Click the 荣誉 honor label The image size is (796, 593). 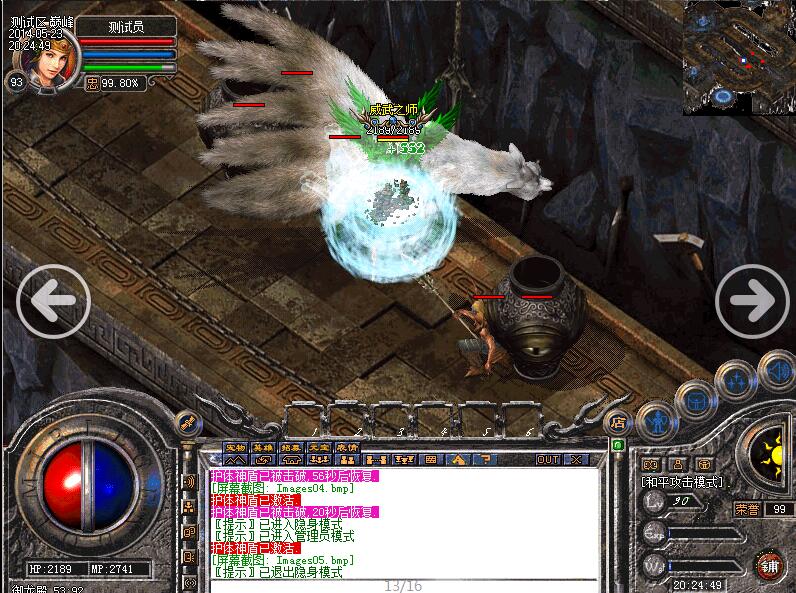tap(747, 508)
